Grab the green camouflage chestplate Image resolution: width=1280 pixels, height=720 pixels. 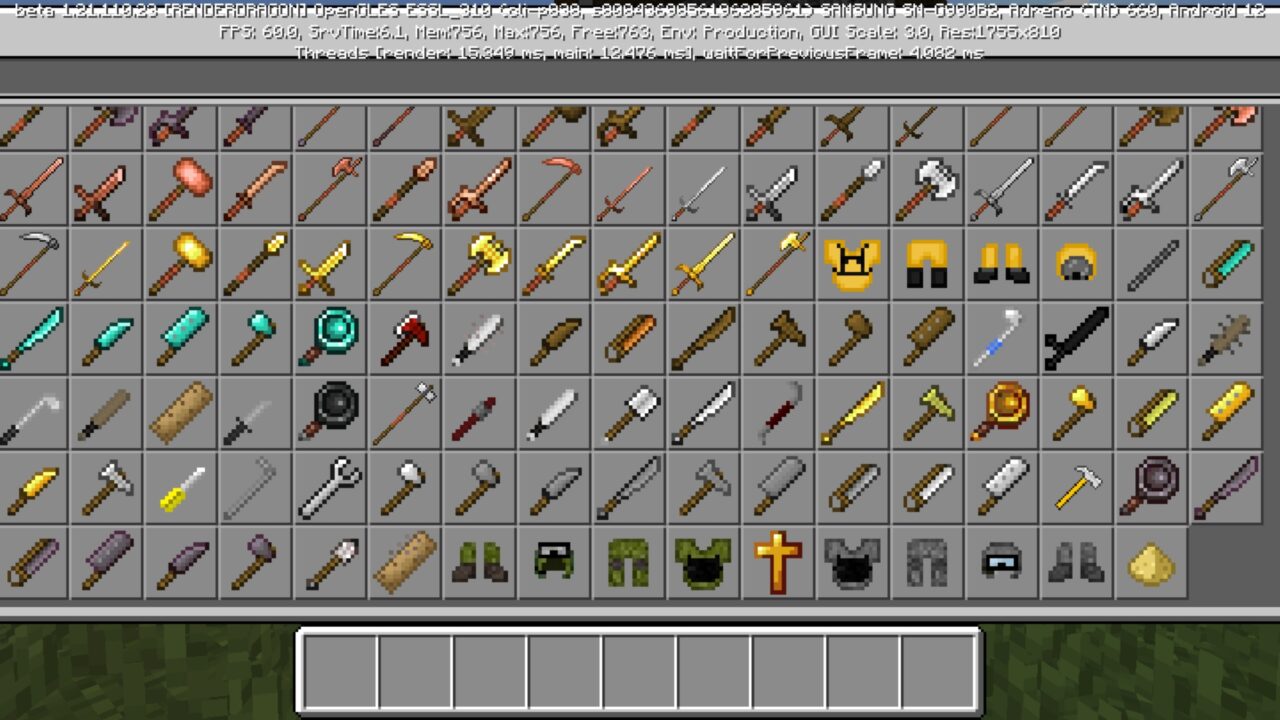pyautogui.click(x=701, y=561)
